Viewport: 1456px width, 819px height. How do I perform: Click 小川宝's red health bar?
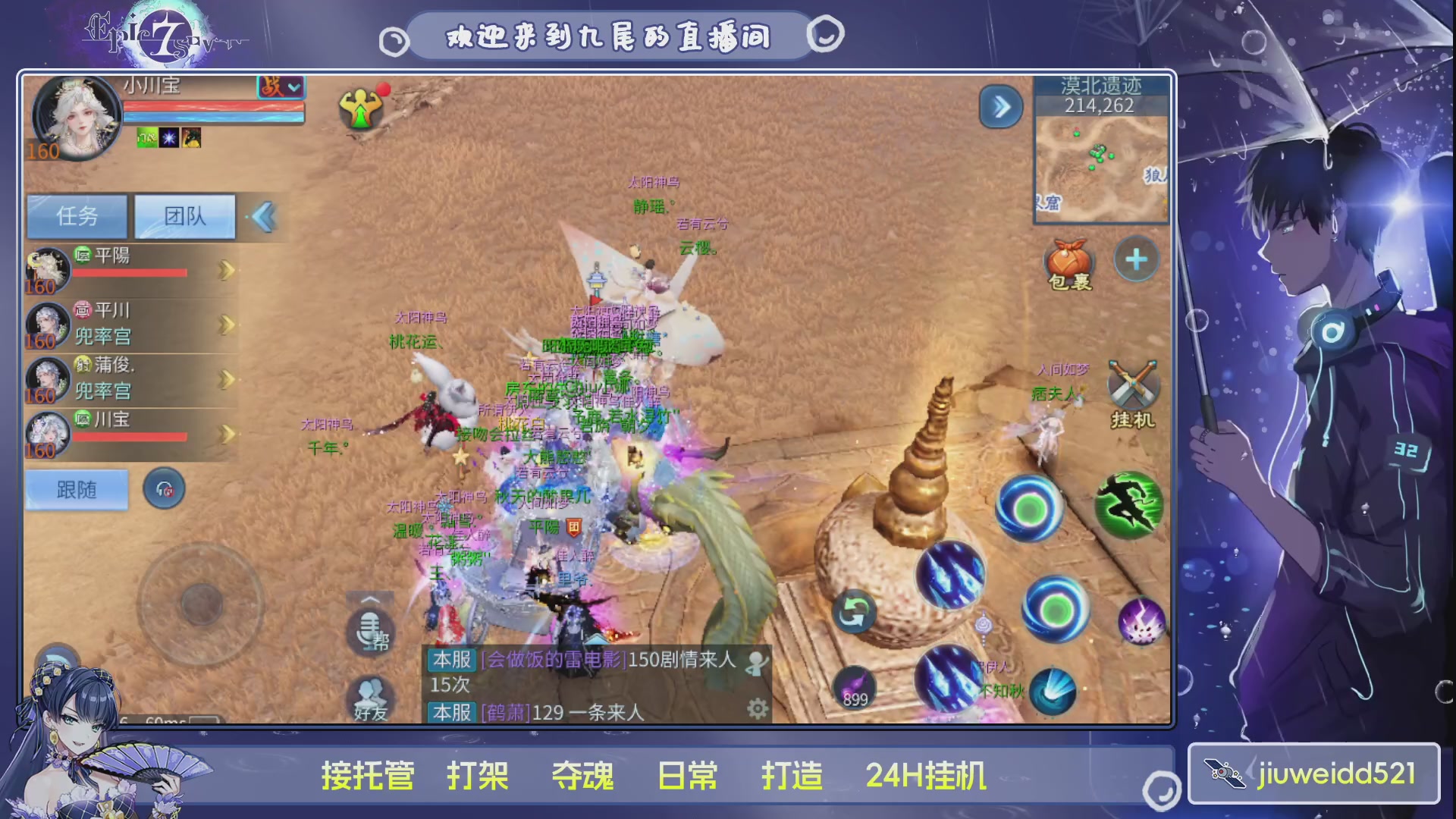pyautogui.click(x=212, y=108)
